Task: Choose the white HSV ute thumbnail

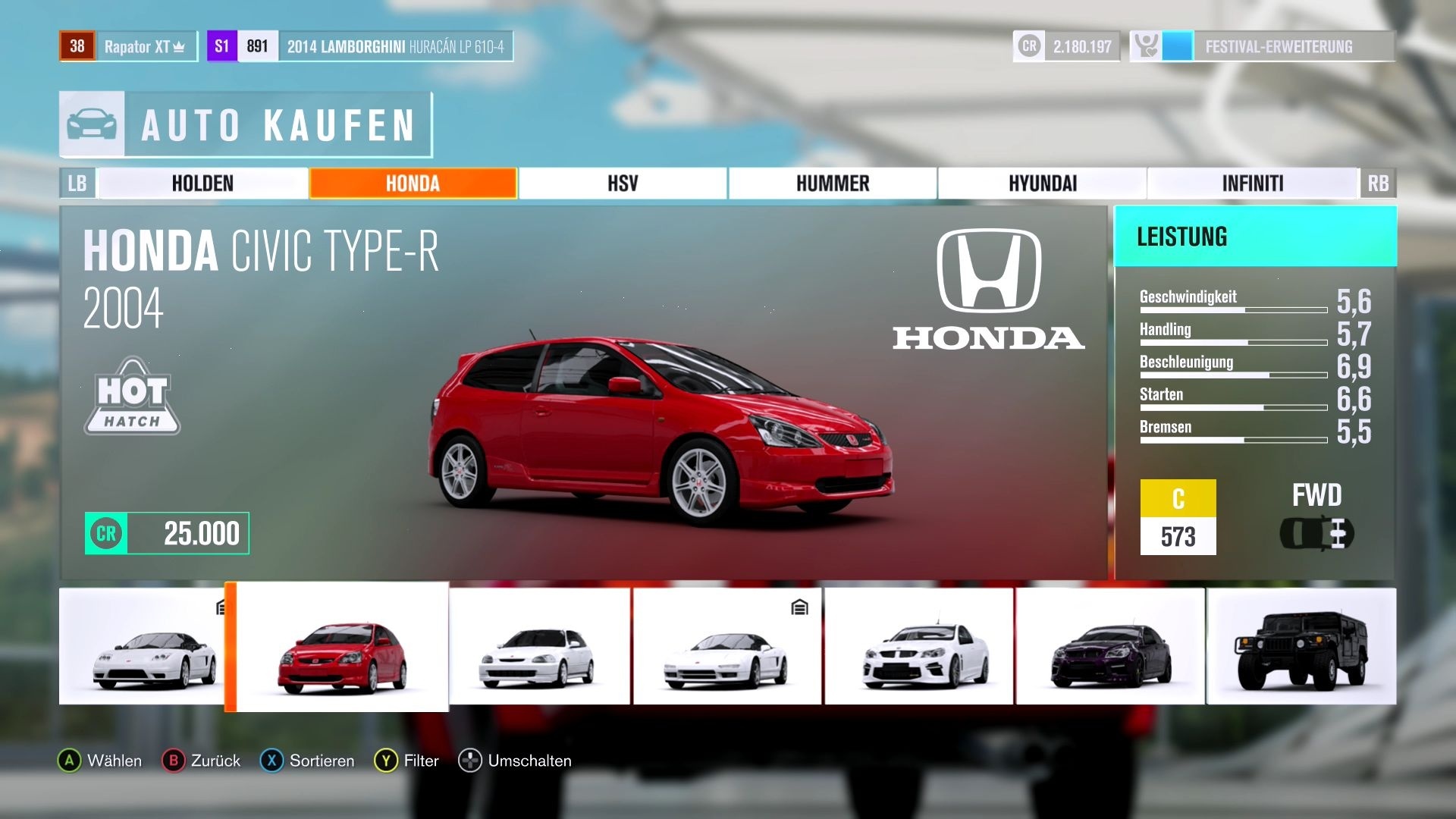Action: point(919,648)
